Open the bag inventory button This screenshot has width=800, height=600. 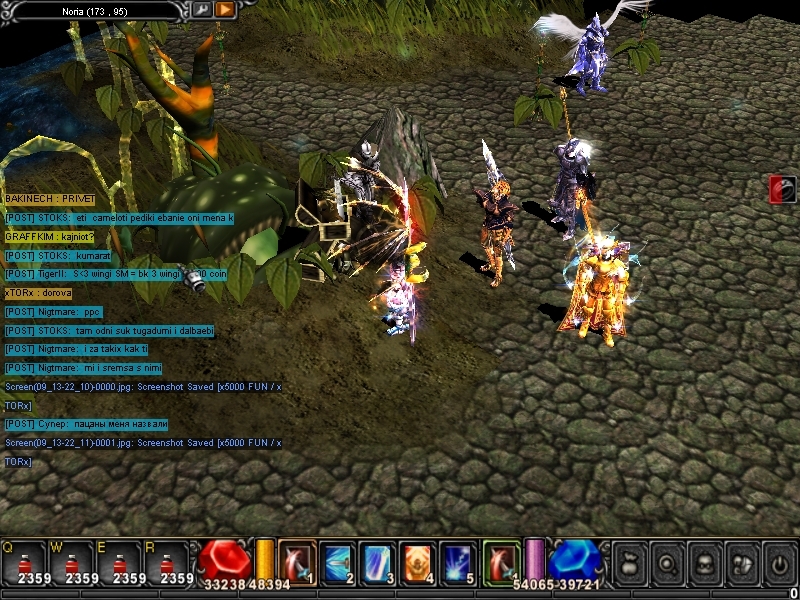pyautogui.click(x=630, y=564)
